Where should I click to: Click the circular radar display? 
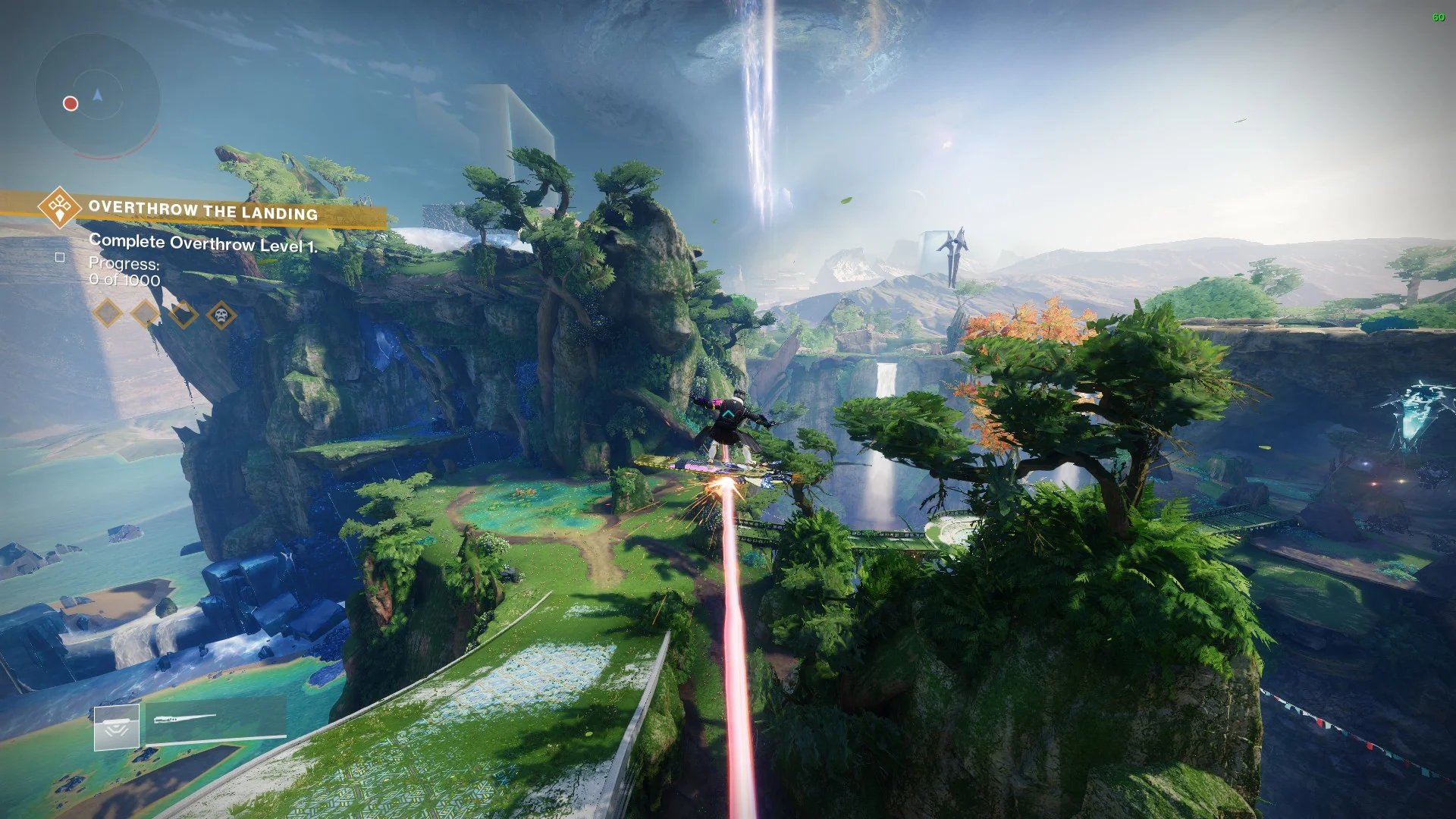point(98,96)
